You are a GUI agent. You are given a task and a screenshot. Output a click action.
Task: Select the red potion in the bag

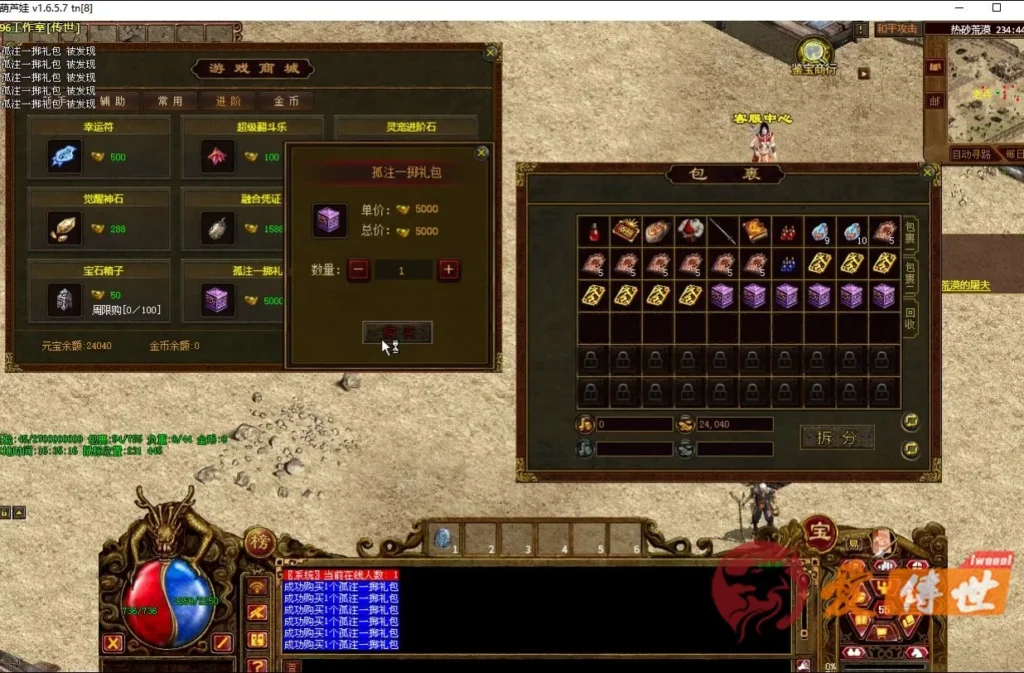pos(594,231)
